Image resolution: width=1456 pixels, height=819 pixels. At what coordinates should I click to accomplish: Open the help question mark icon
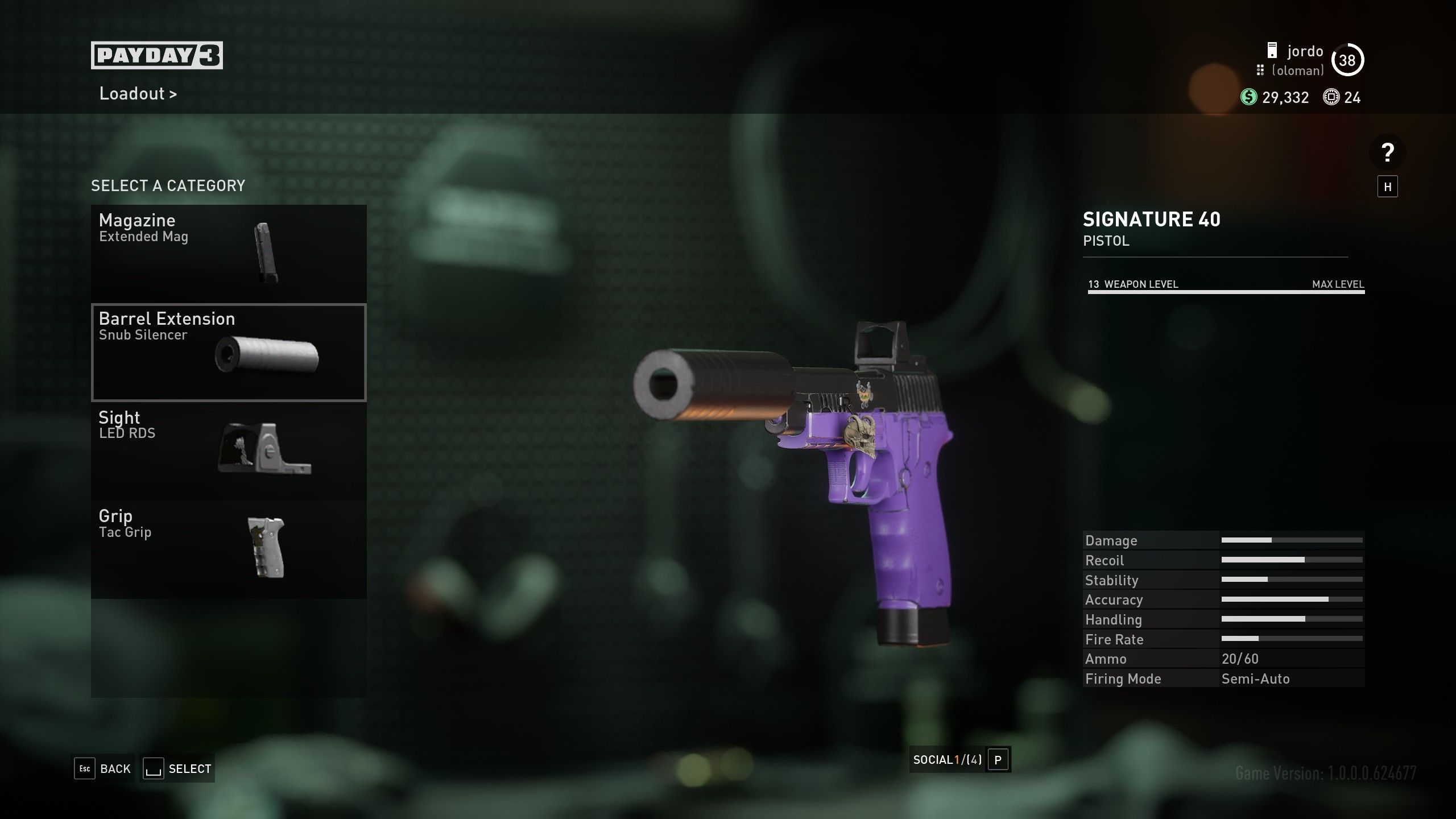1387,152
